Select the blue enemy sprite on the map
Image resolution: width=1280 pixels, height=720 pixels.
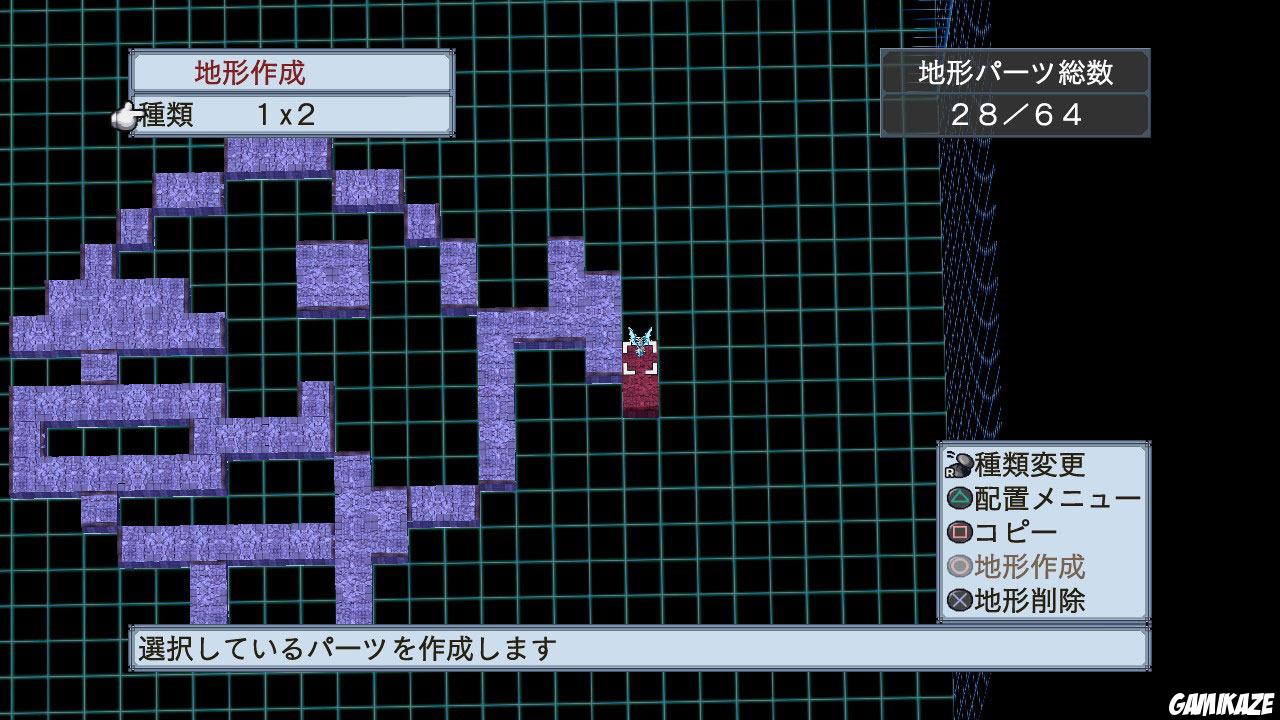click(x=638, y=340)
